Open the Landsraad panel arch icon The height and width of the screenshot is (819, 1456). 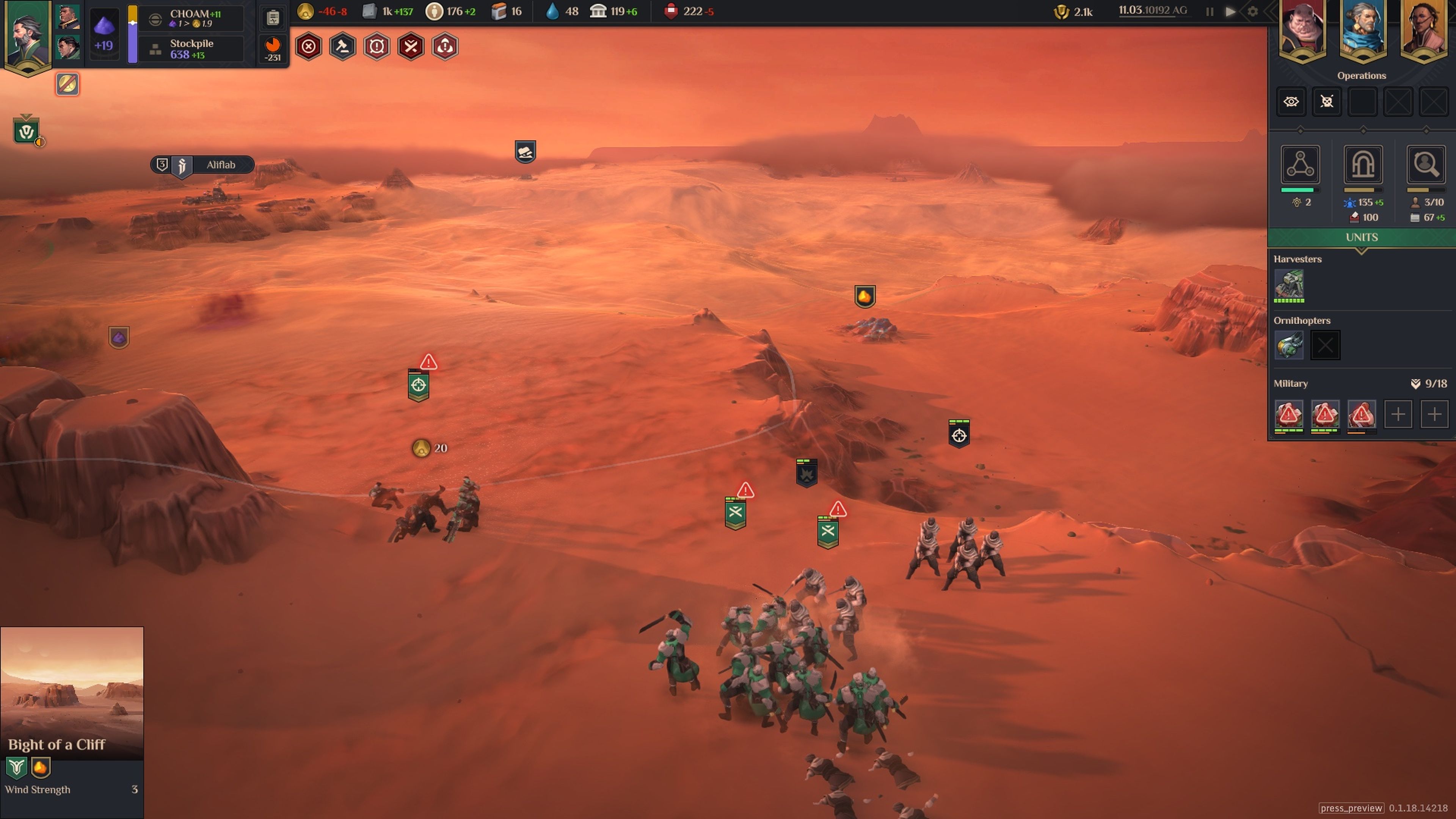click(1363, 165)
